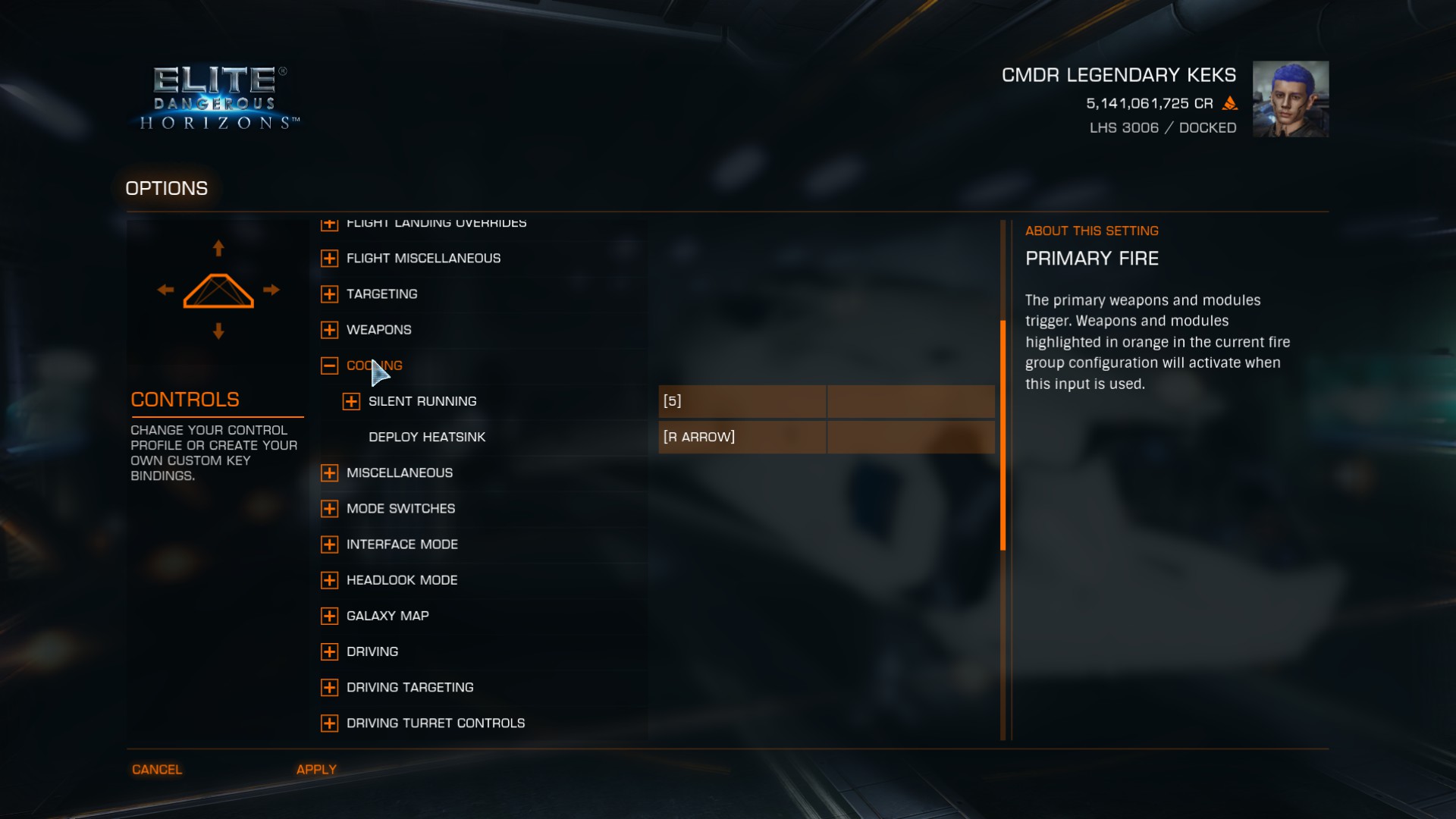Expand the Flight Miscellaneous section

tap(329, 259)
